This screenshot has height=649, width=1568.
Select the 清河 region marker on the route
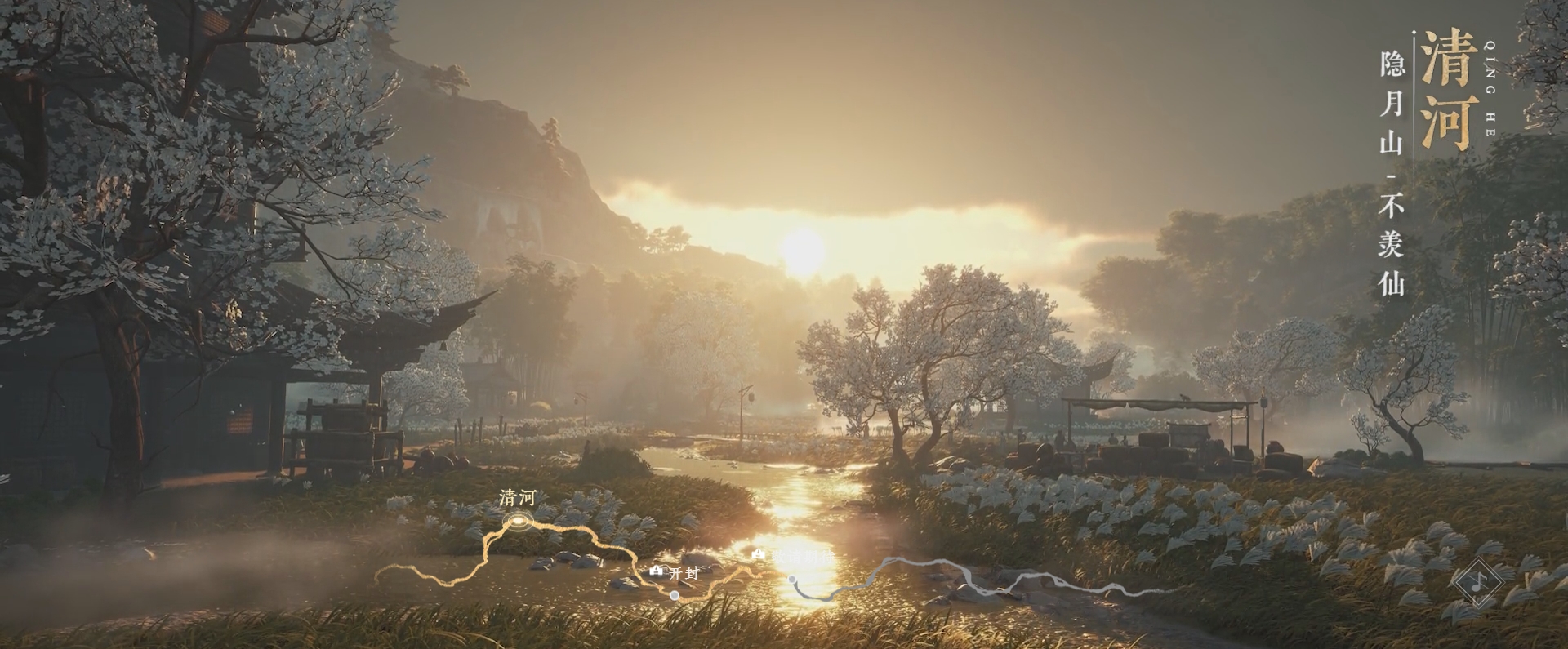click(x=517, y=519)
